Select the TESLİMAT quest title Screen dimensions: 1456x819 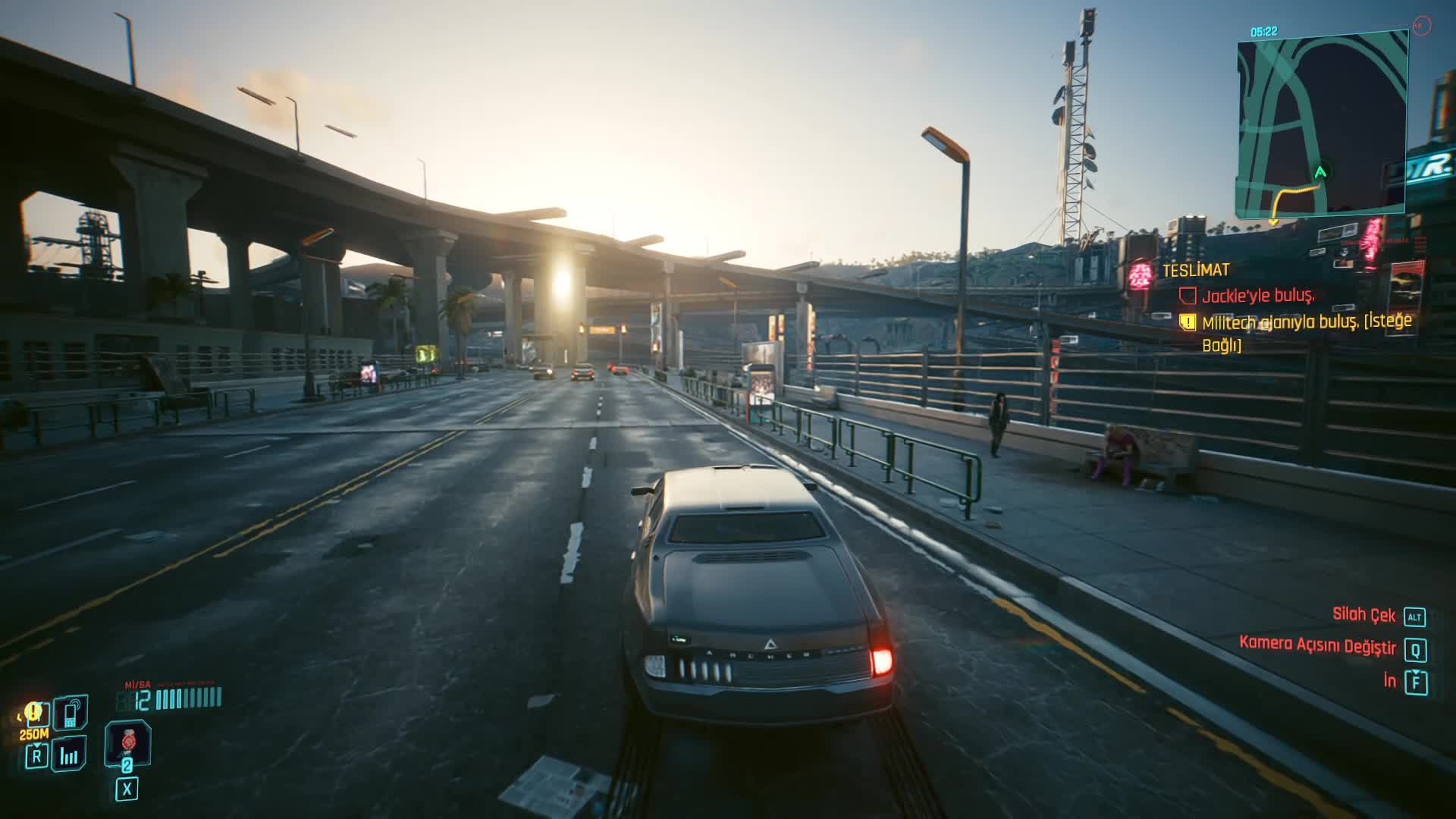pyautogui.click(x=1196, y=270)
